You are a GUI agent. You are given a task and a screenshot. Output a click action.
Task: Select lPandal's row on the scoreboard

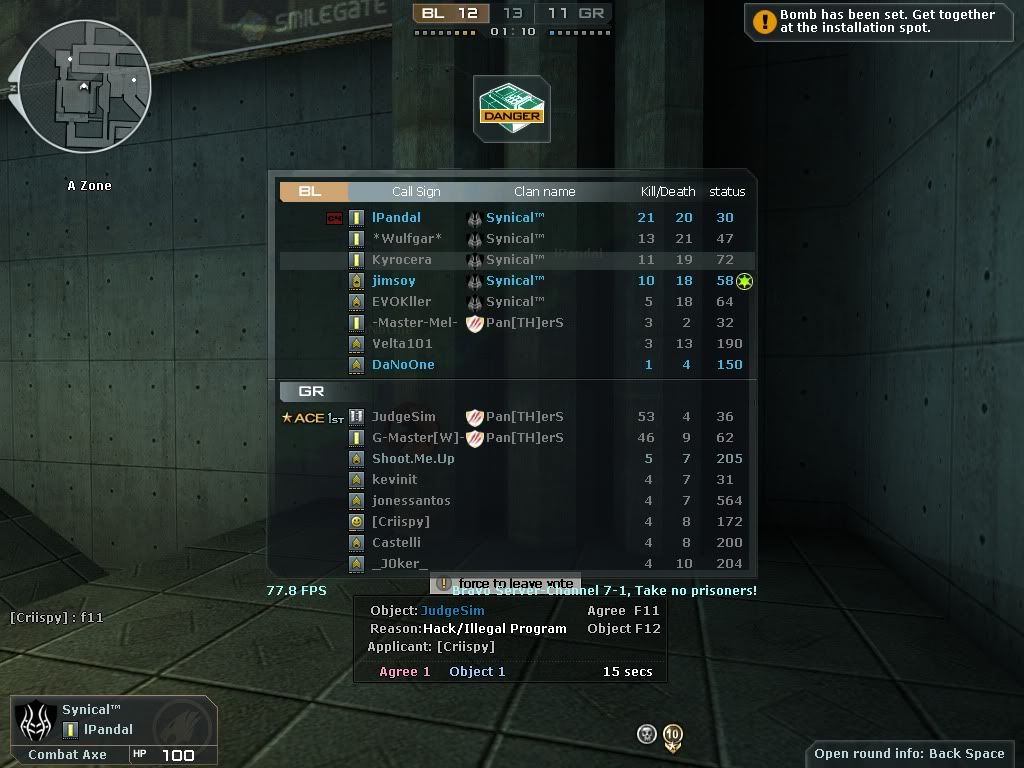(x=396, y=218)
